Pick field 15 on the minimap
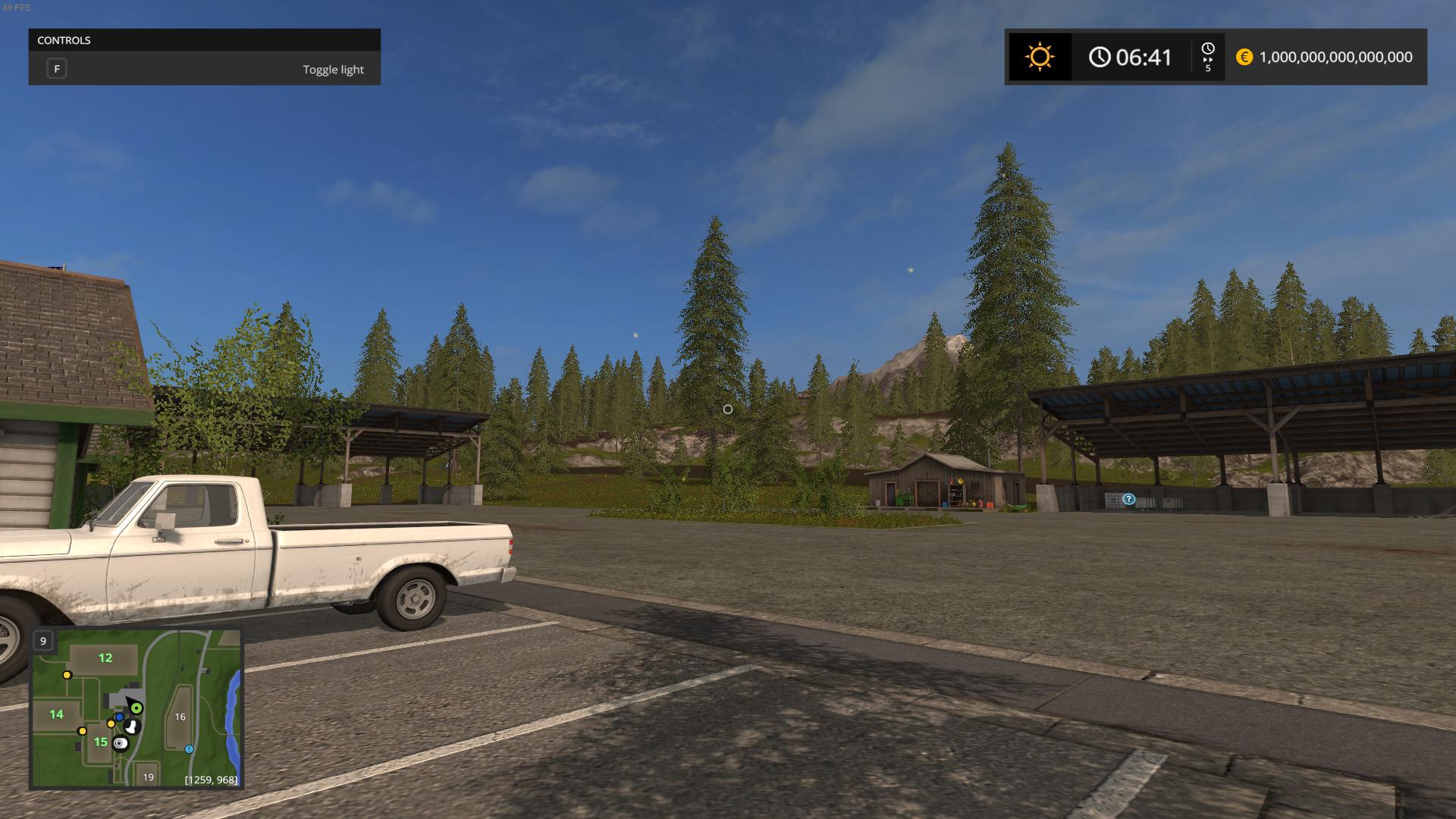 100,742
